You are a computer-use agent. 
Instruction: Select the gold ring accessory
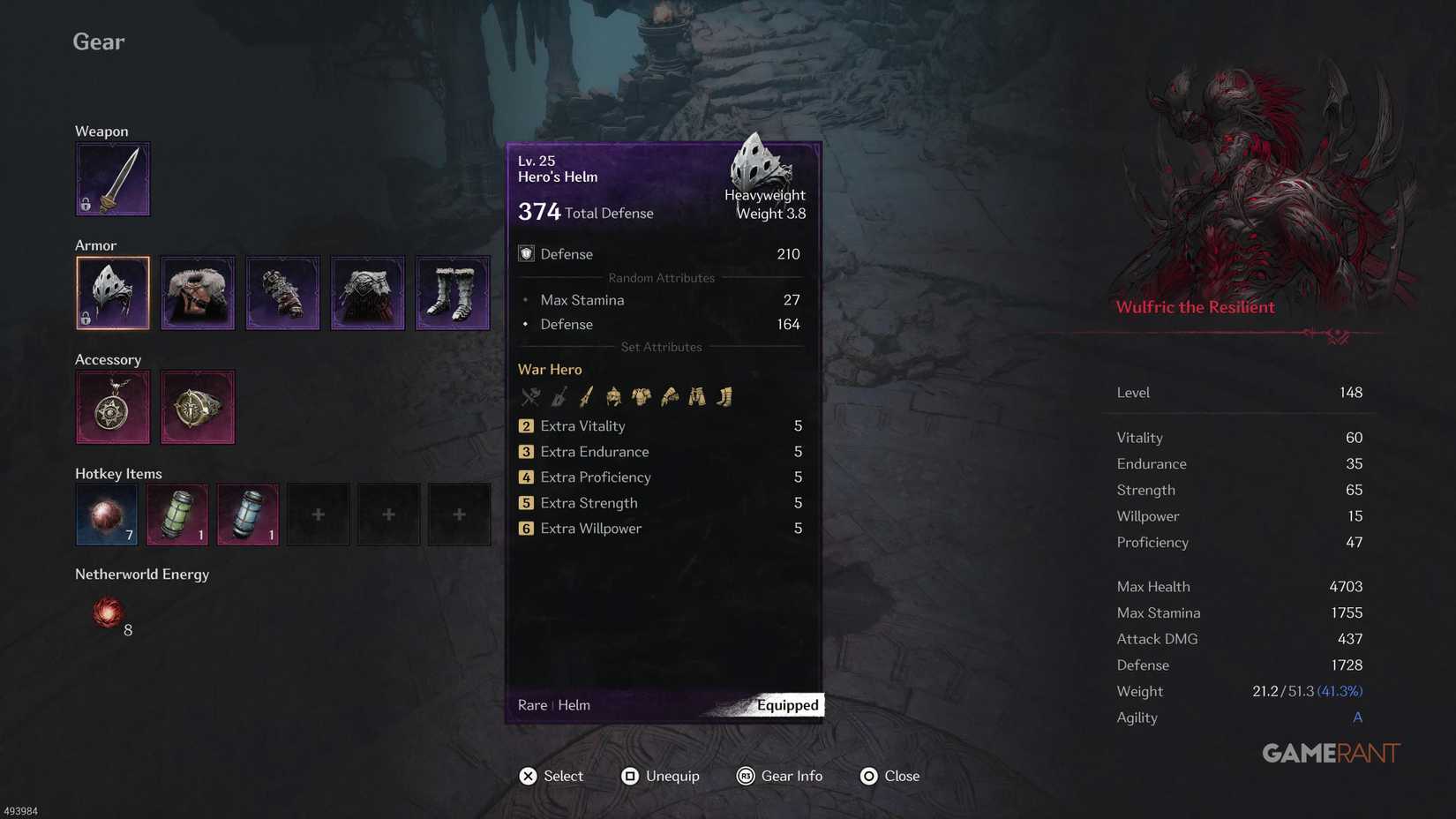tap(198, 407)
